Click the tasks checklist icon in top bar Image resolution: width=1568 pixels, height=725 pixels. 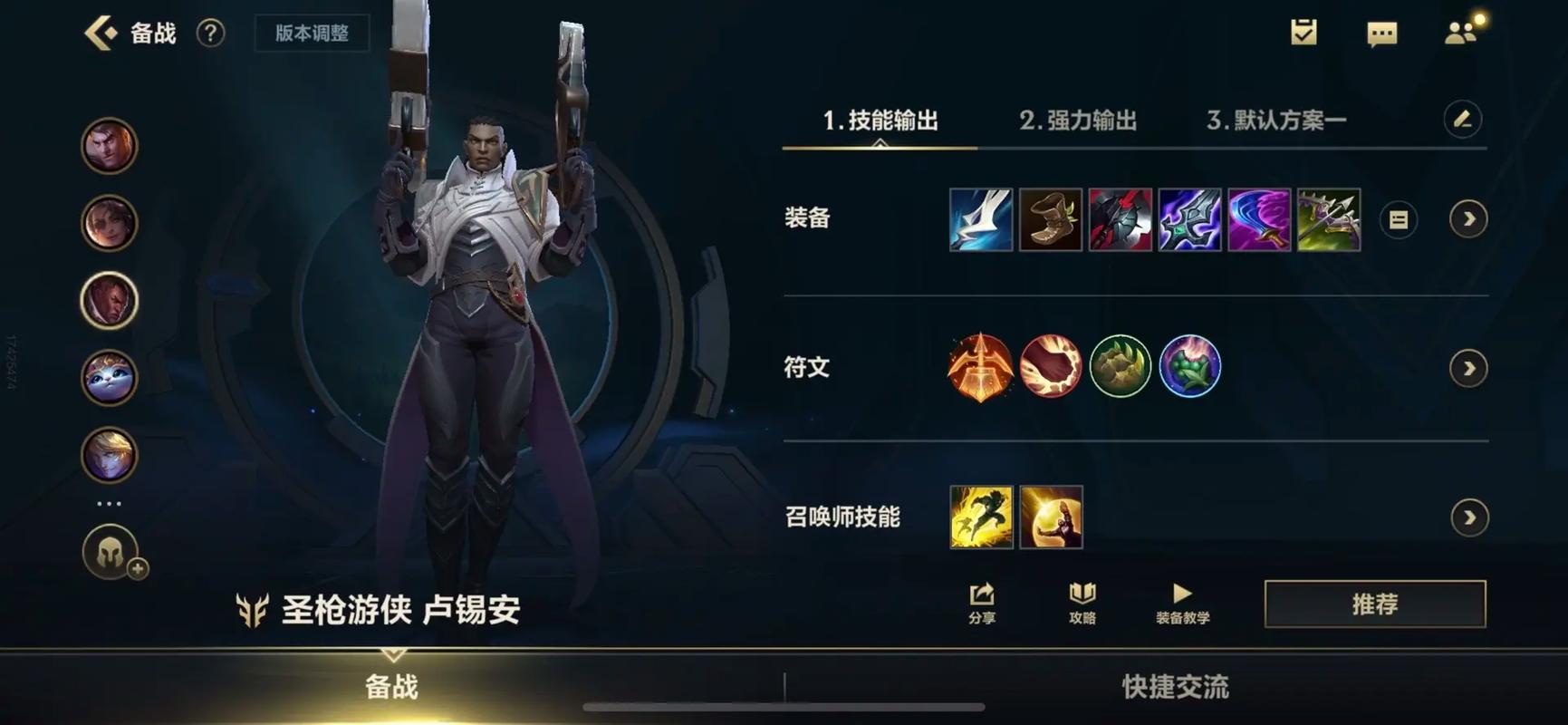1304,33
